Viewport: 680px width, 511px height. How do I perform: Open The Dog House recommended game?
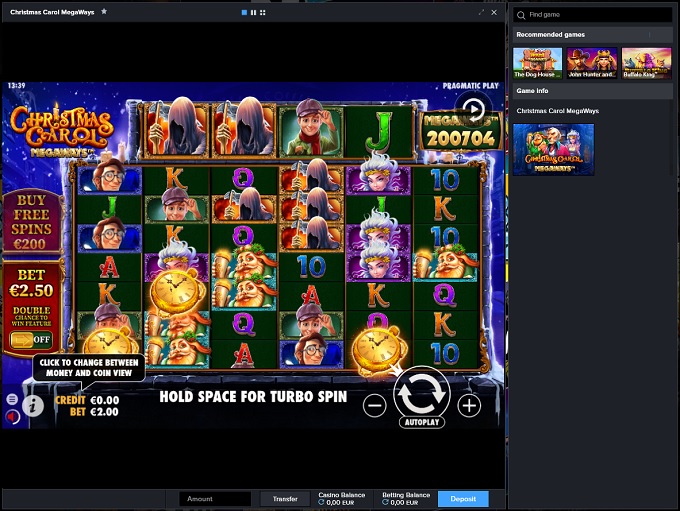pos(537,63)
